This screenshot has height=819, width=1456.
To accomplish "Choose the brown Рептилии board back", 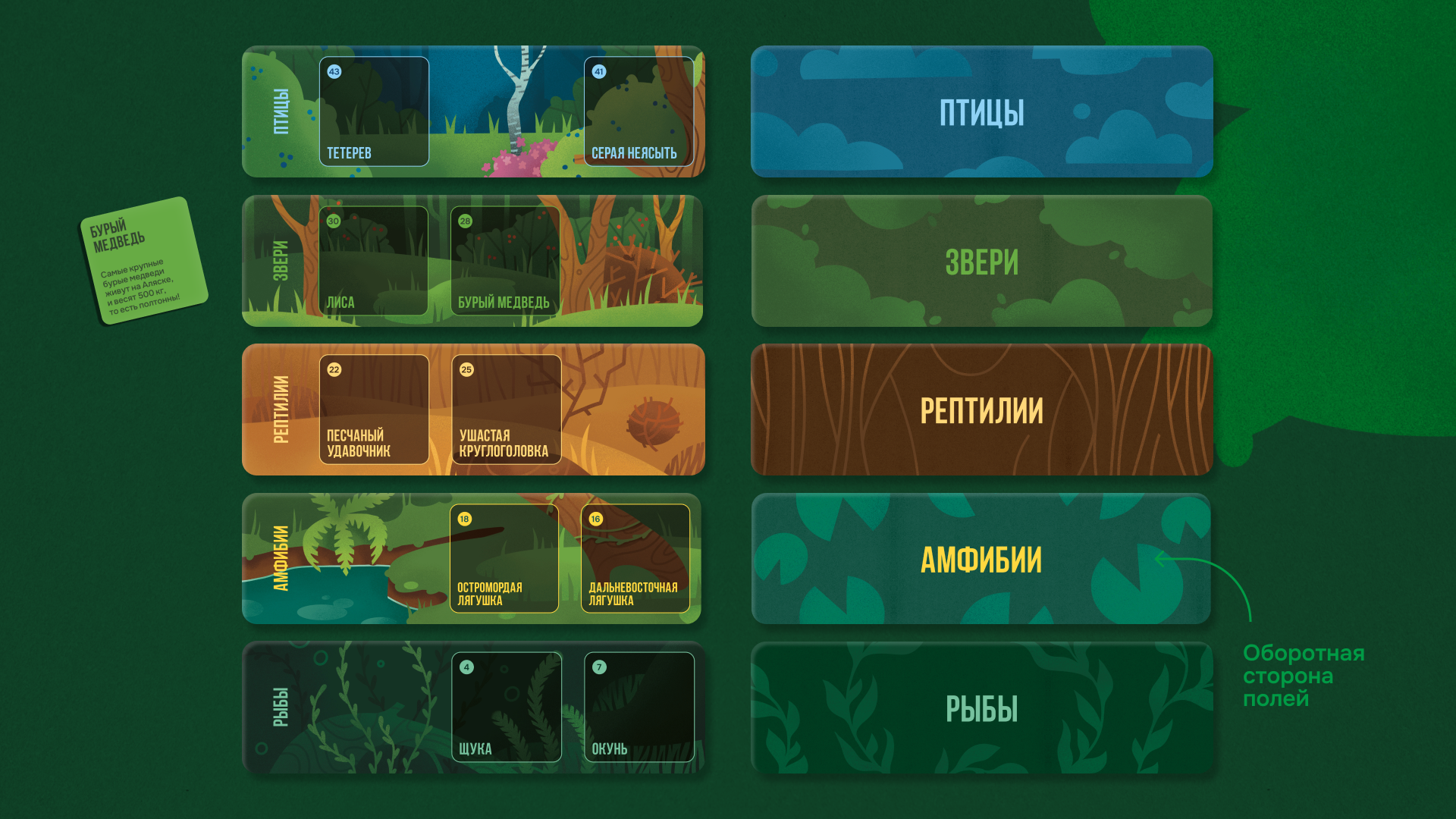I will click(981, 409).
